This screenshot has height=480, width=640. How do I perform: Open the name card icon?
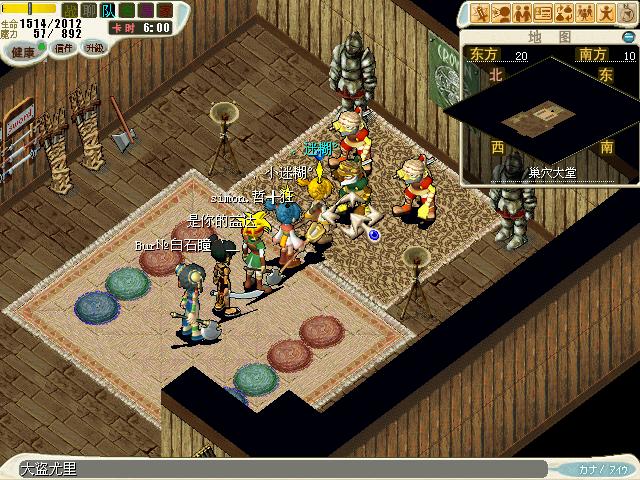[x=543, y=13]
